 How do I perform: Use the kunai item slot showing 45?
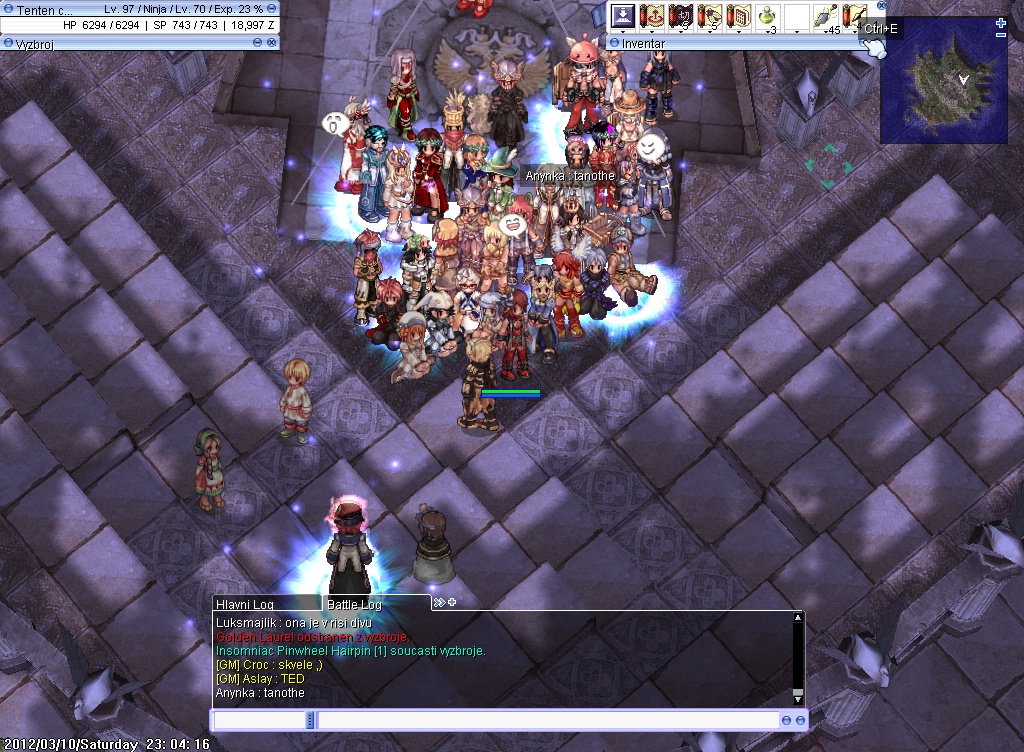click(825, 17)
